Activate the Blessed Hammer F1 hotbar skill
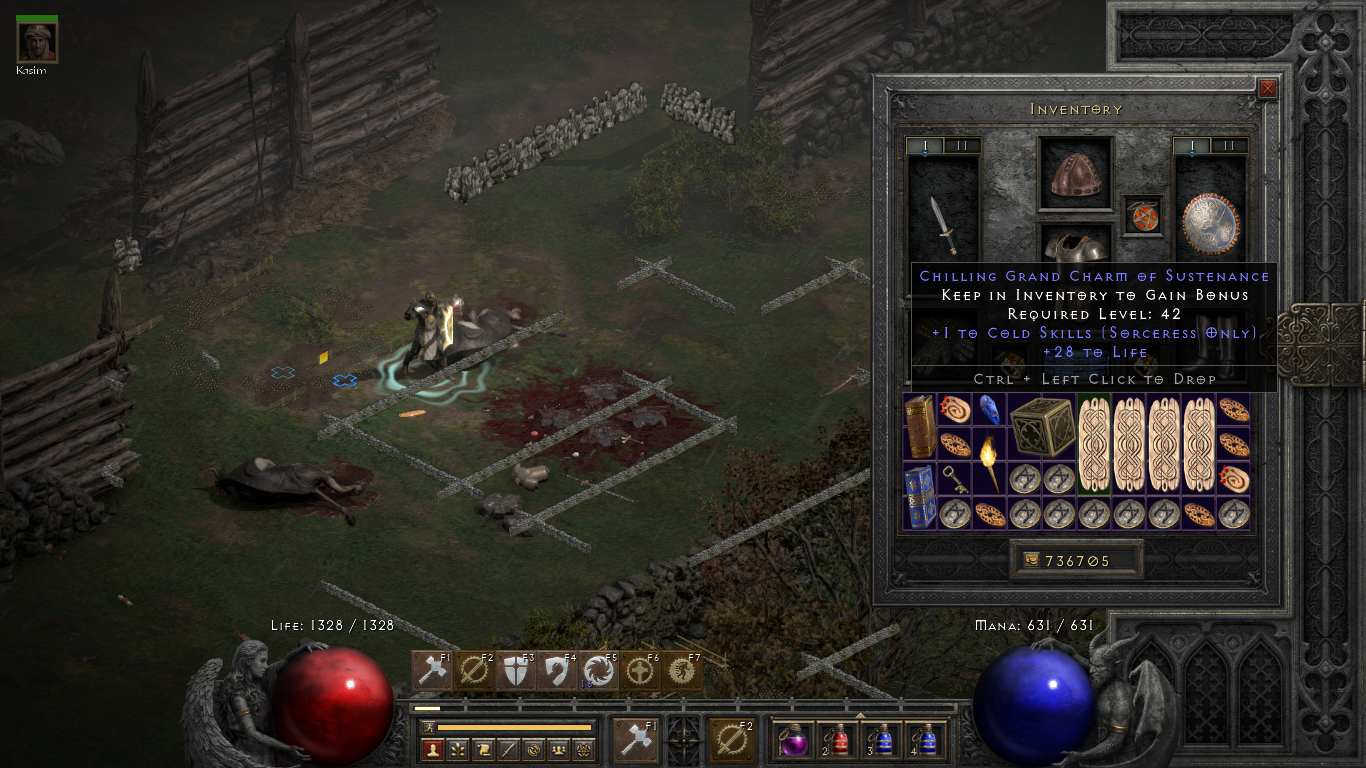 pos(432,671)
